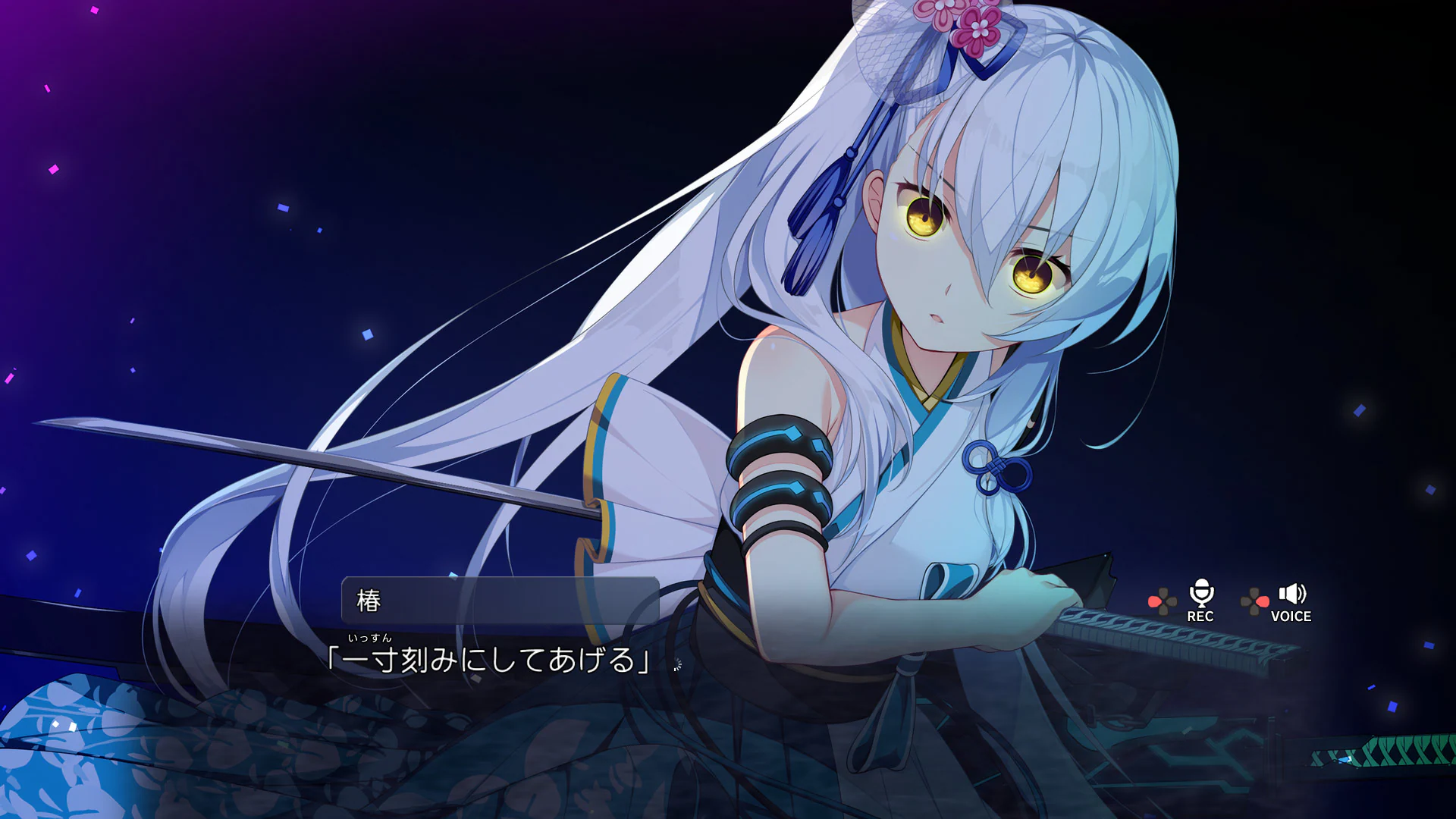Click the REC text label
This screenshot has height=819, width=1456.
[1201, 617]
